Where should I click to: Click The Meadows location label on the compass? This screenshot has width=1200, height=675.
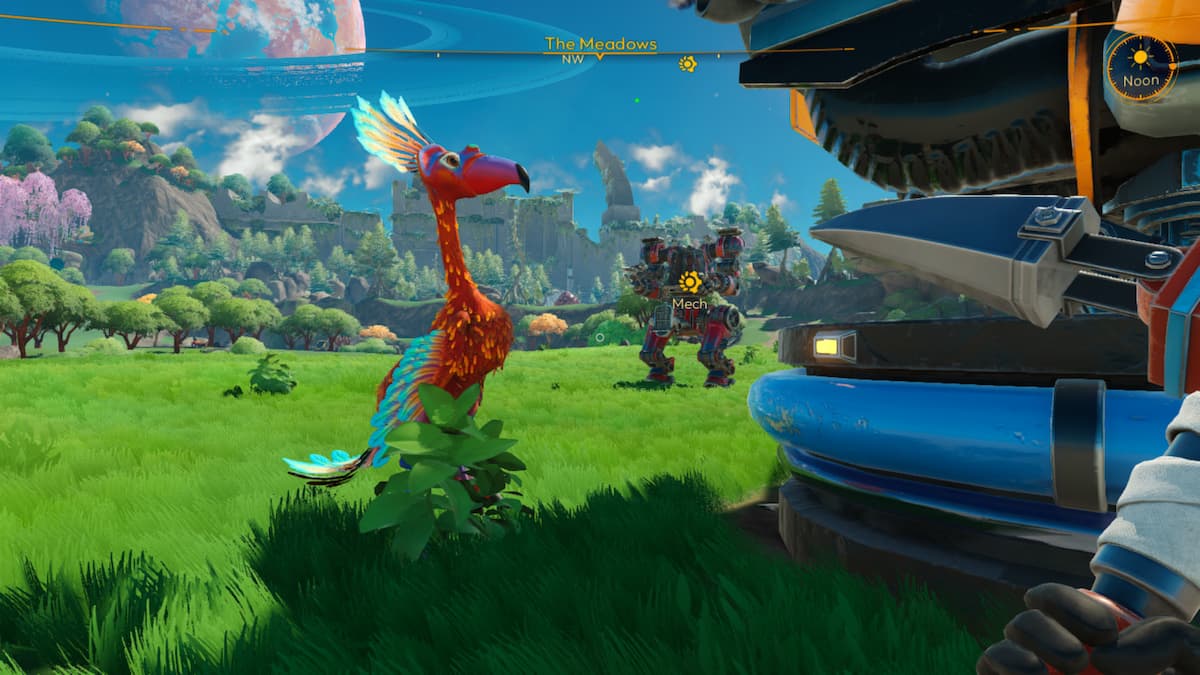(x=600, y=44)
